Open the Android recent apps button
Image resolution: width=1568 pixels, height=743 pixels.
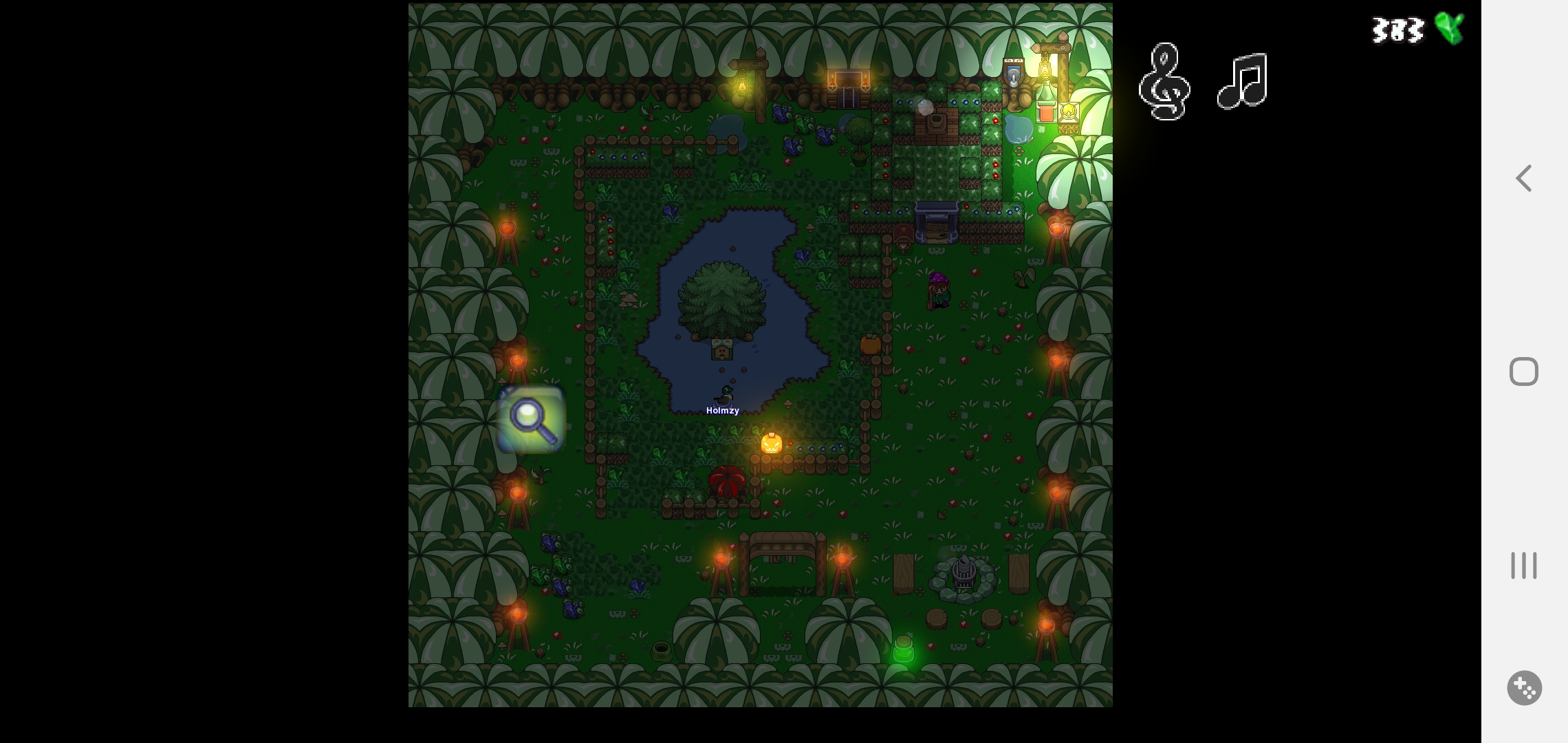[1524, 566]
